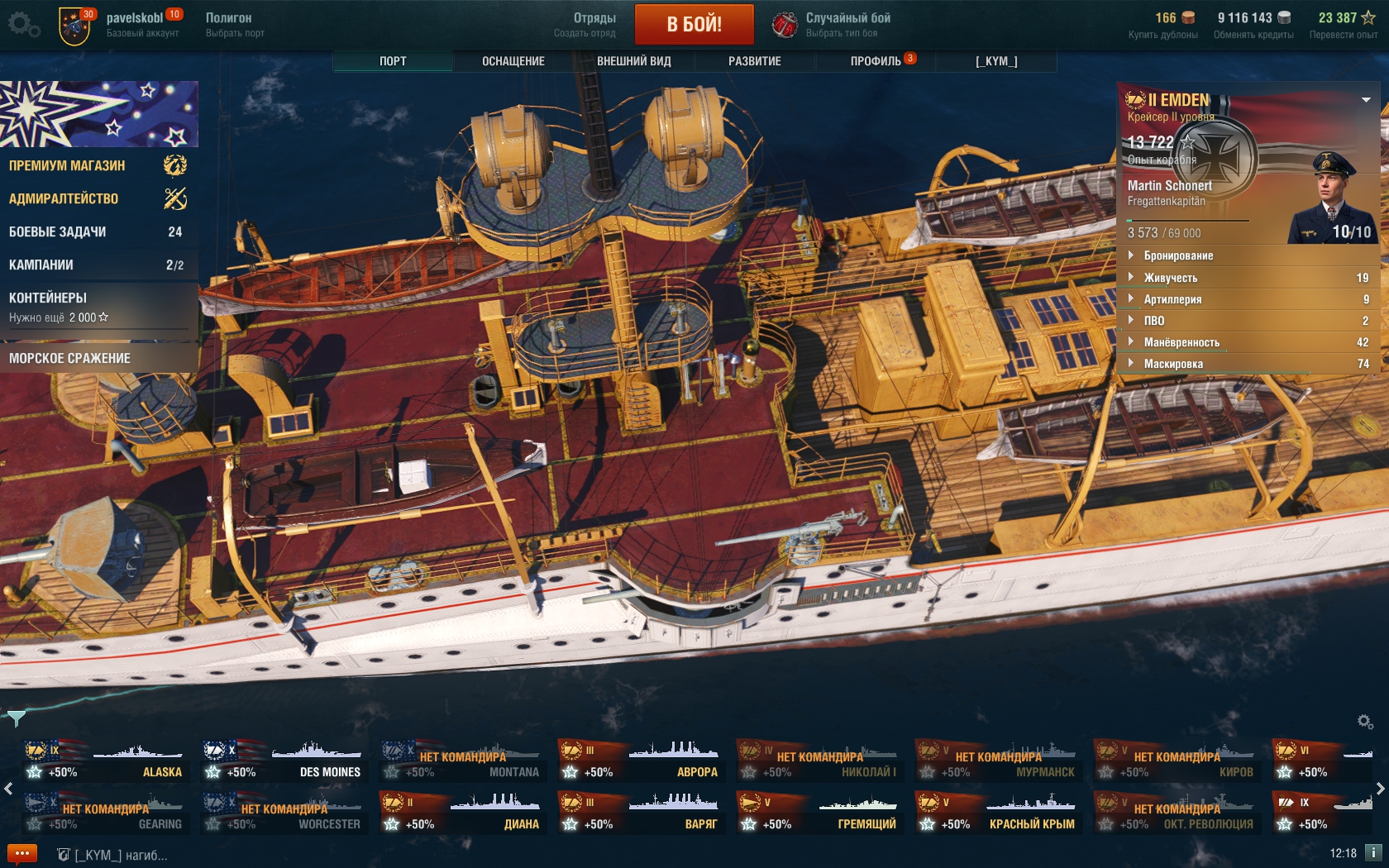
Task: Click the red В БОЙ! battle button
Action: [694, 24]
